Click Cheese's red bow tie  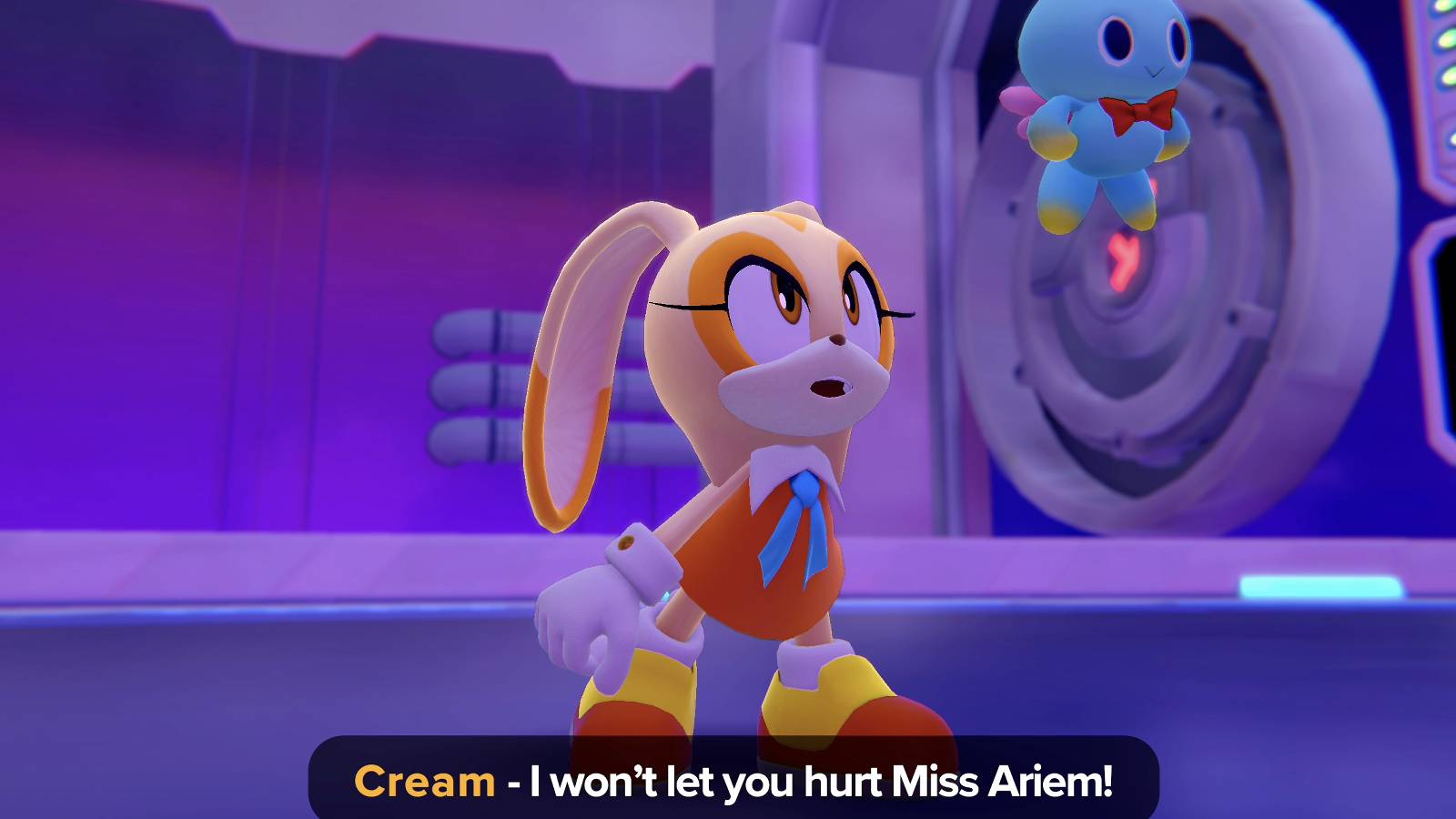1138,109
